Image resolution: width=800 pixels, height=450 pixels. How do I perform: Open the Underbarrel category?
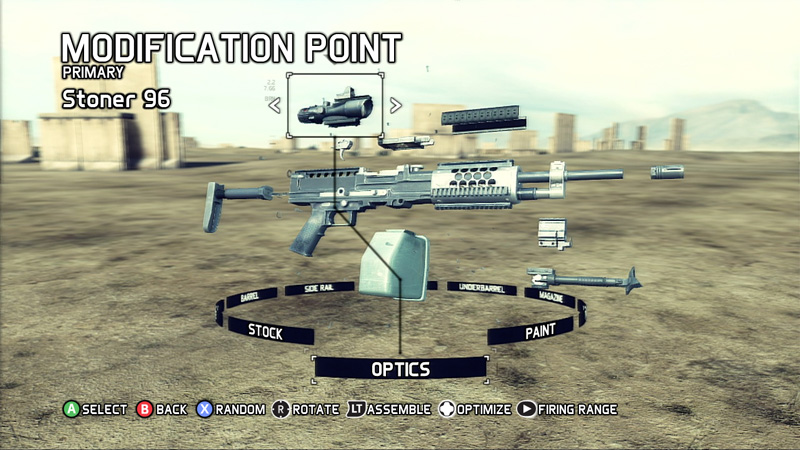(480, 288)
